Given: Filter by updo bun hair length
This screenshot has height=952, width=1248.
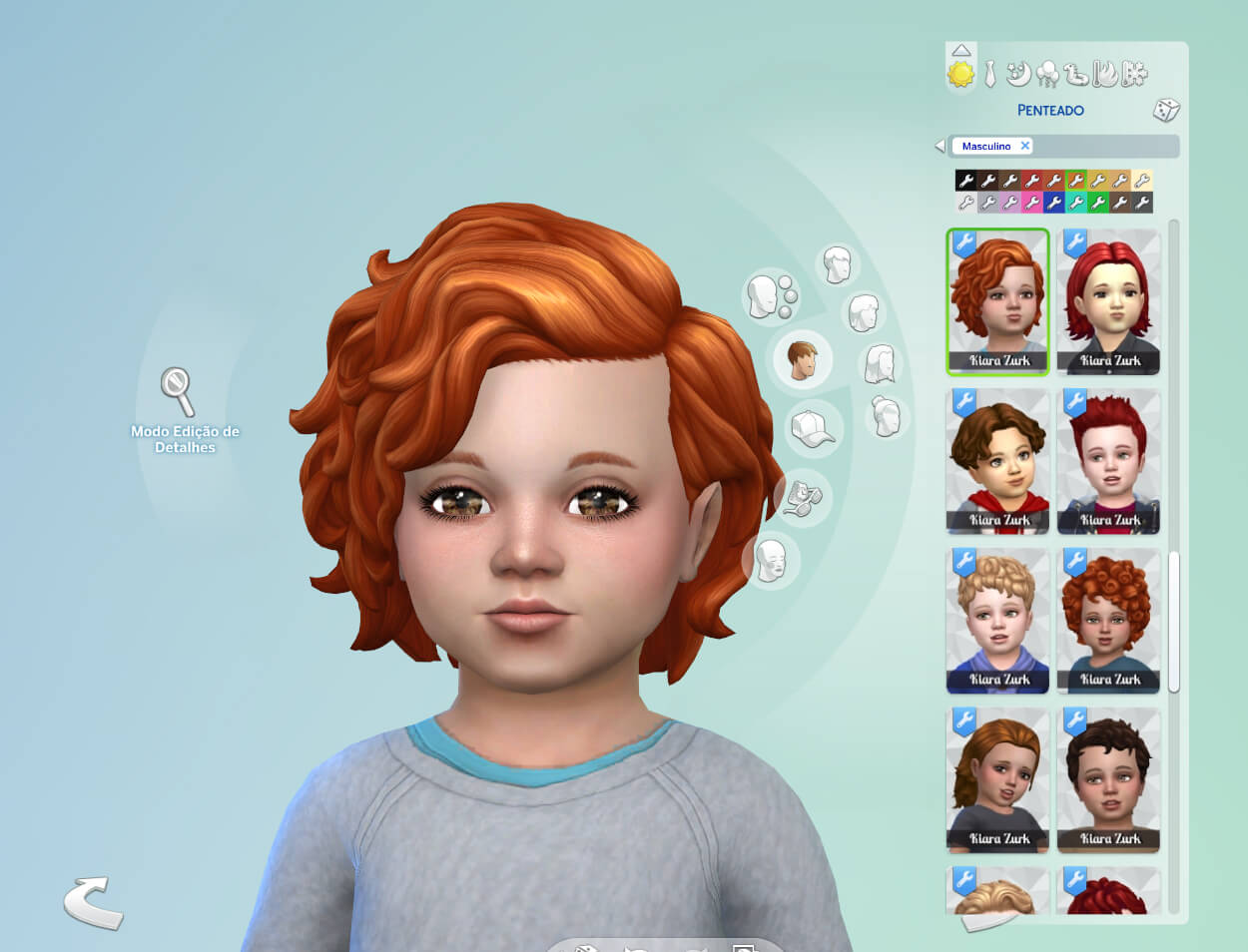Looking at the screenshot, I should [886, 416].
